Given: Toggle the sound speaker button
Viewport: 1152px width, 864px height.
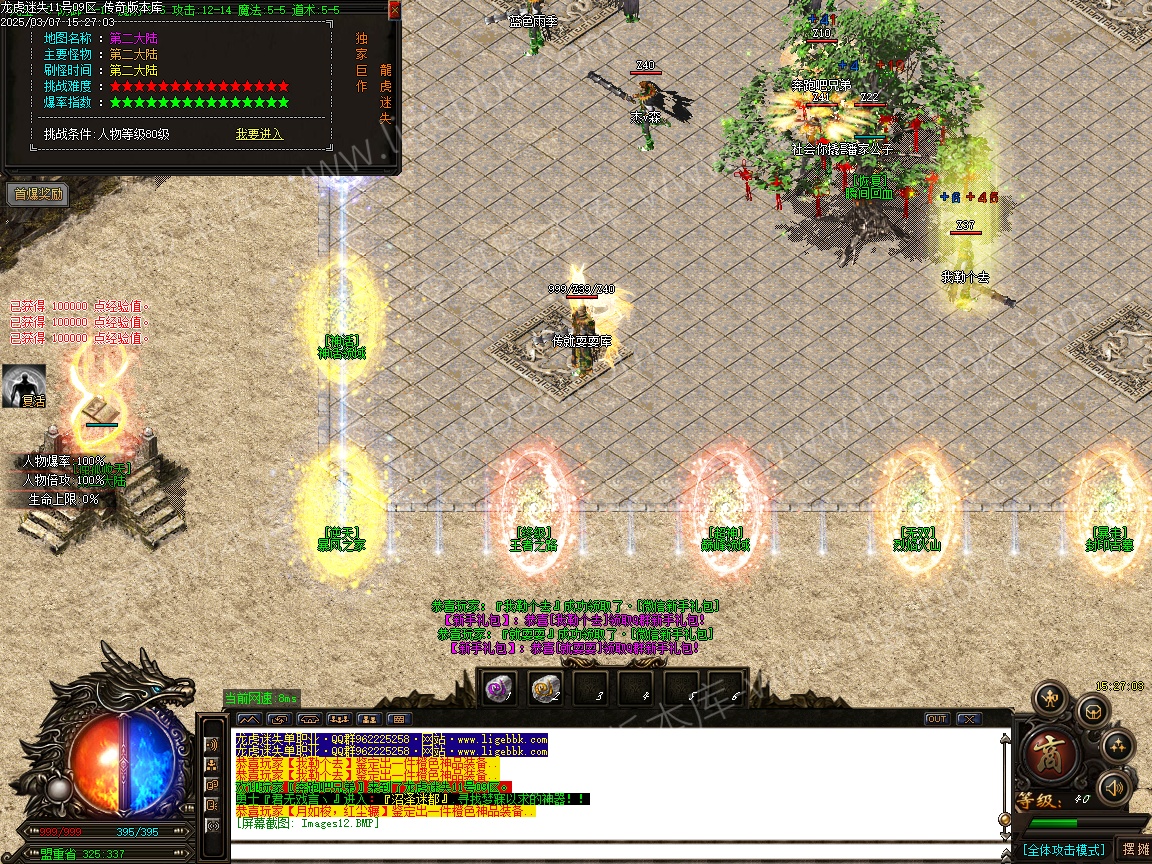Looking at the screenshot, I should (x=1112, y=788).
